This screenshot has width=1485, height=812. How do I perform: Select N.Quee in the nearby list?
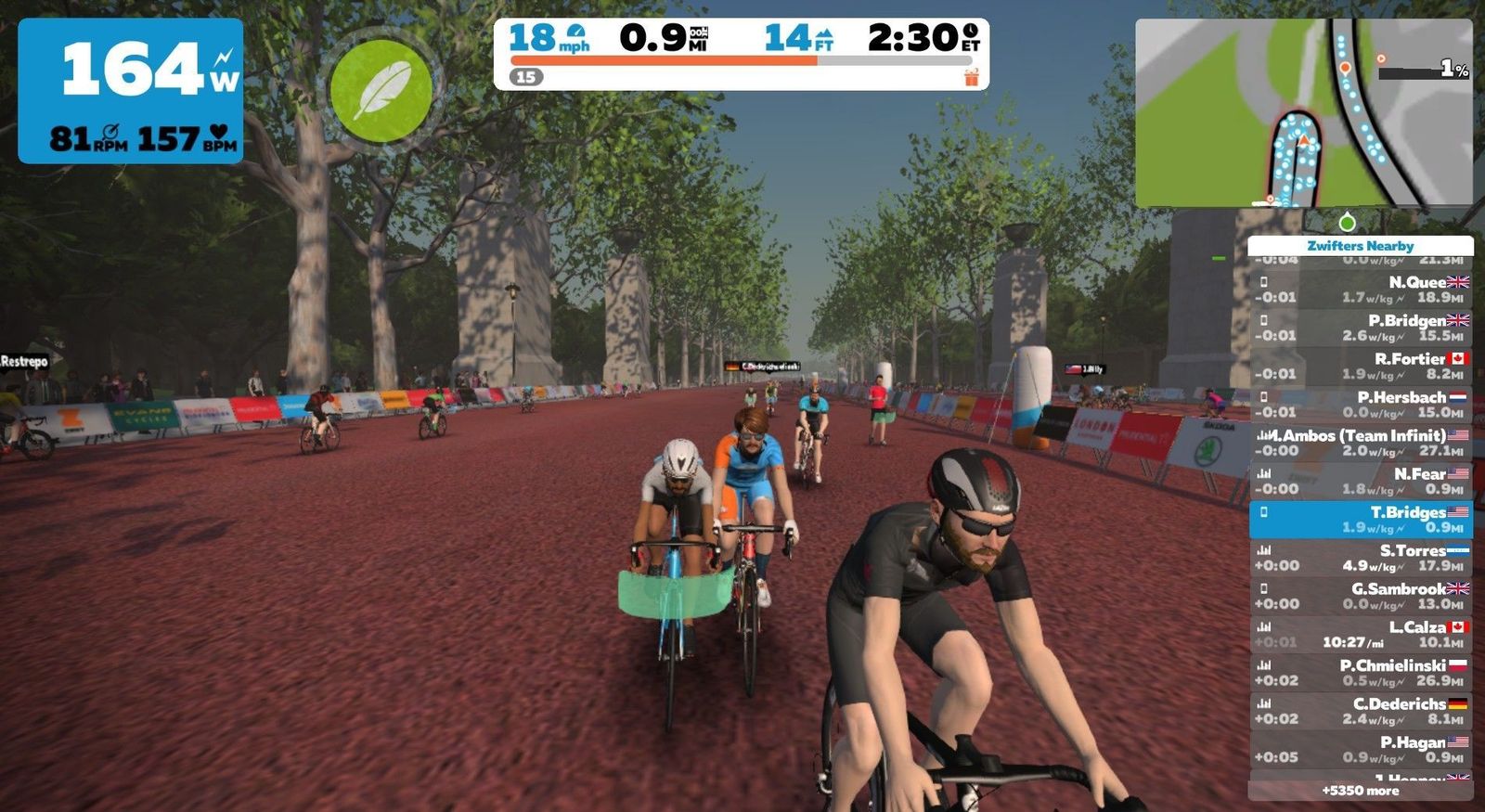[x=1360, y=290]
